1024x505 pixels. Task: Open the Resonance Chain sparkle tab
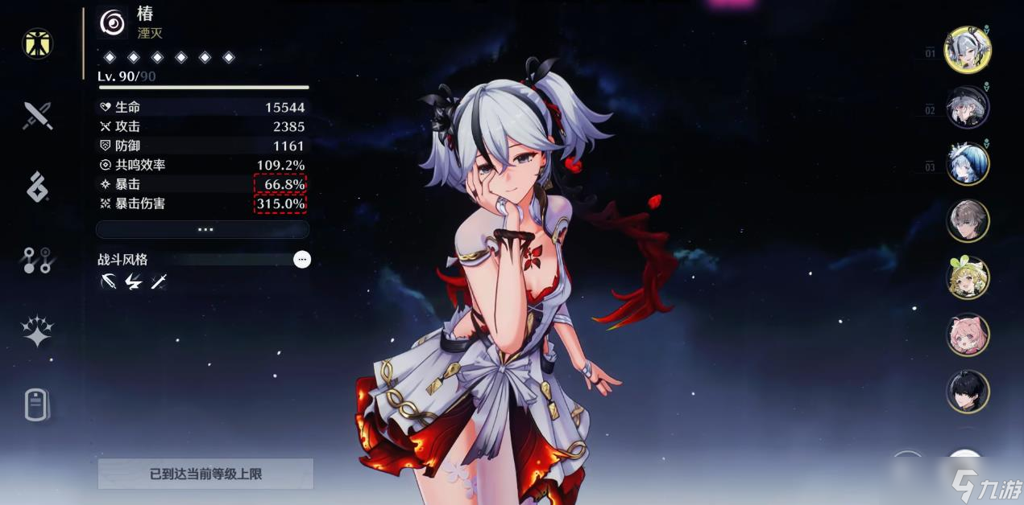coord(38,332)
